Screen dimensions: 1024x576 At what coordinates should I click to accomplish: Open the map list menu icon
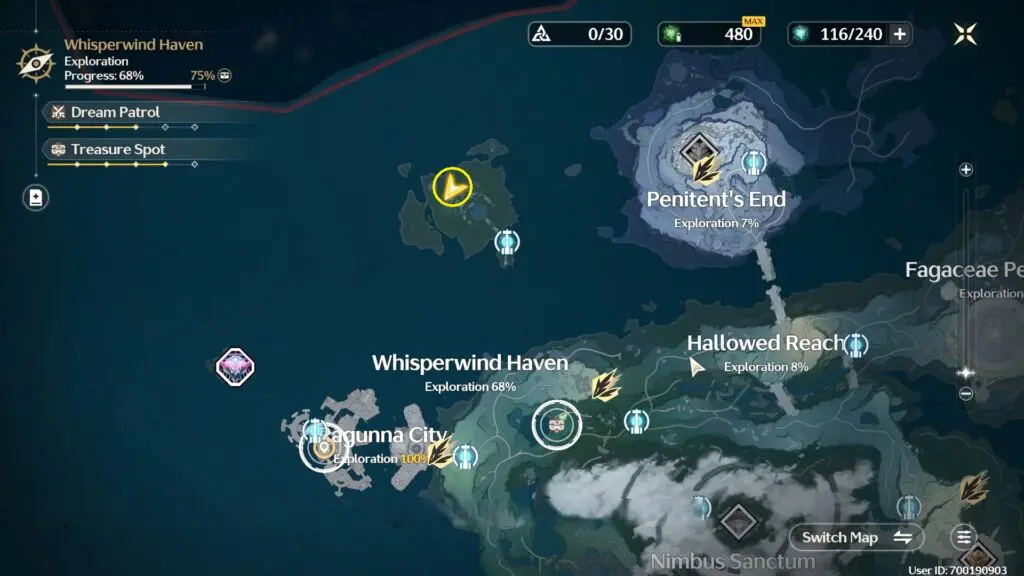point(963,537)
